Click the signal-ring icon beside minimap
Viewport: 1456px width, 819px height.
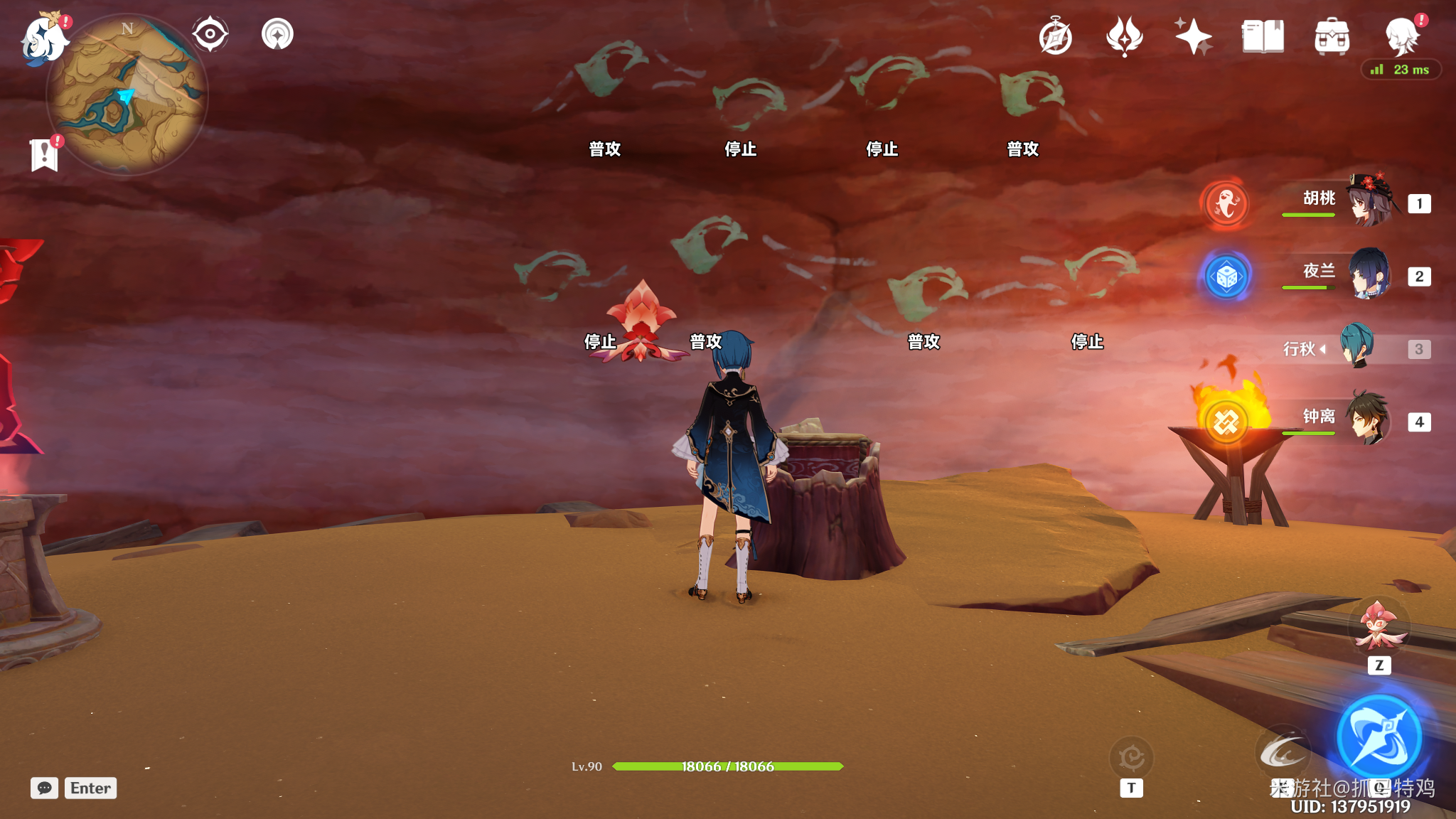coord(277,34)
